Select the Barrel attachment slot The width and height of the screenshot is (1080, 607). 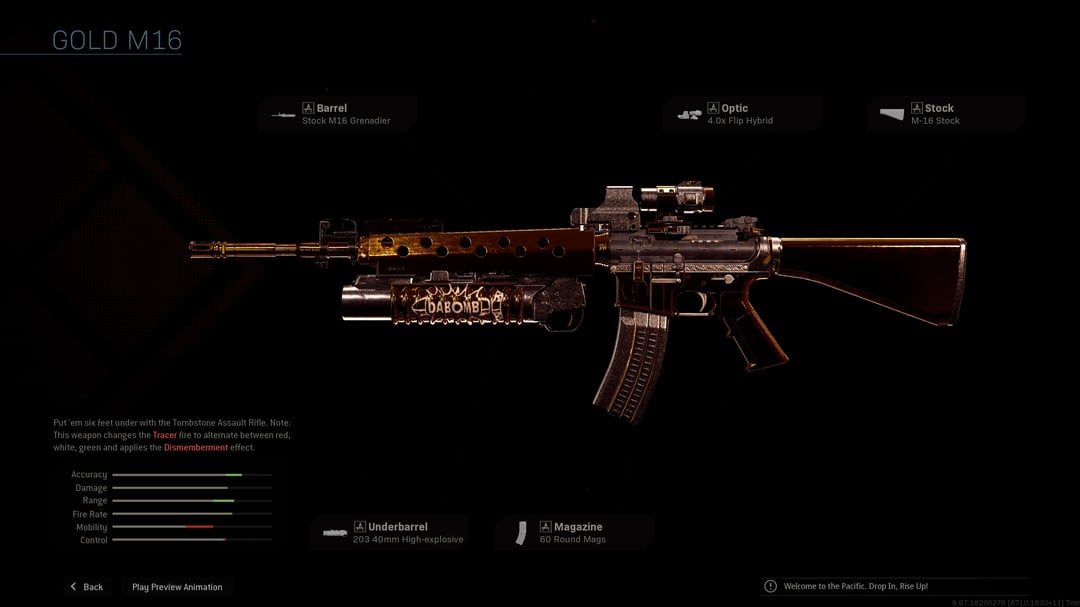338,114
